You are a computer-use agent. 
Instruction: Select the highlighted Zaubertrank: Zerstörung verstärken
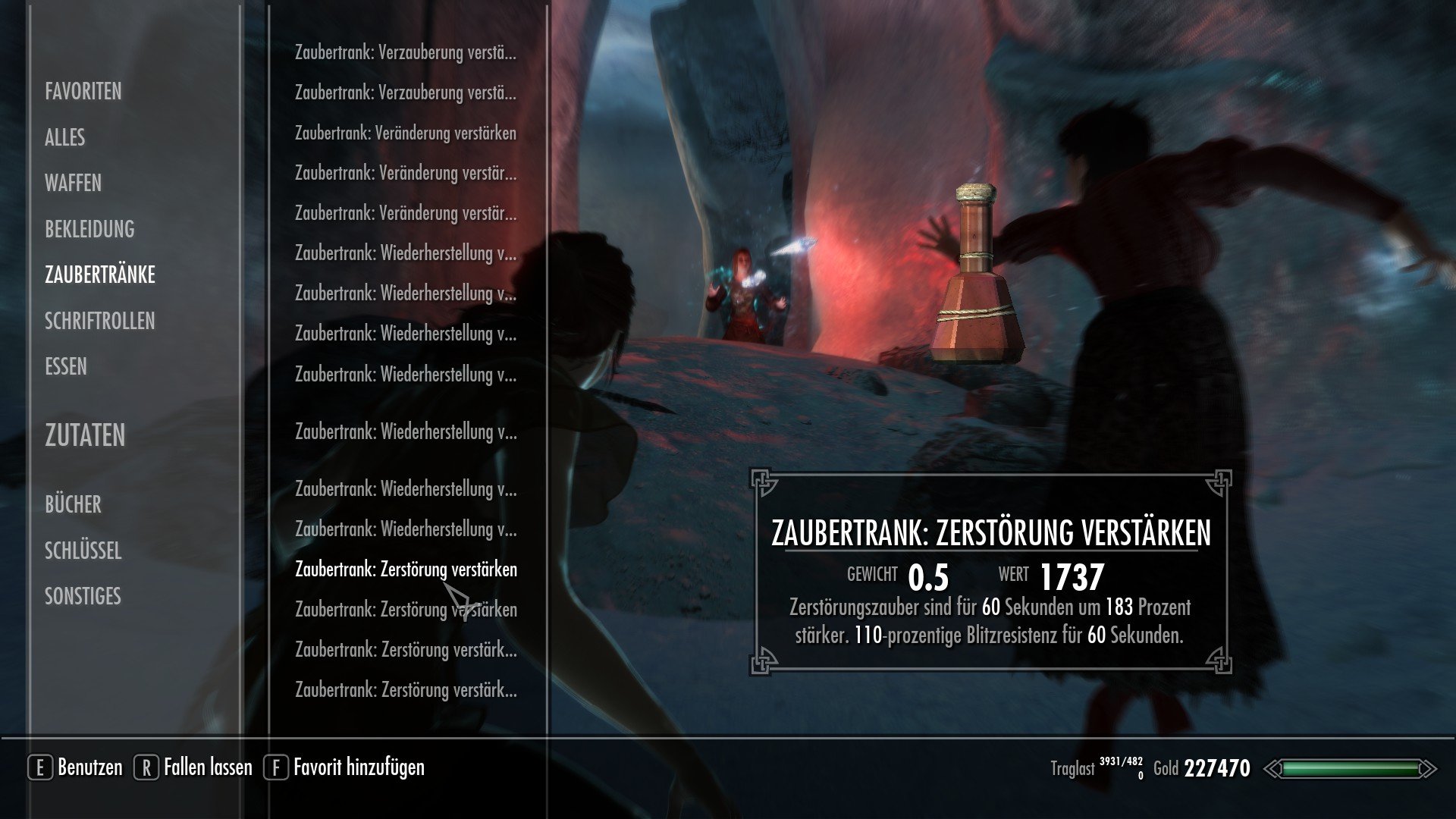click(x=407, y=569)
